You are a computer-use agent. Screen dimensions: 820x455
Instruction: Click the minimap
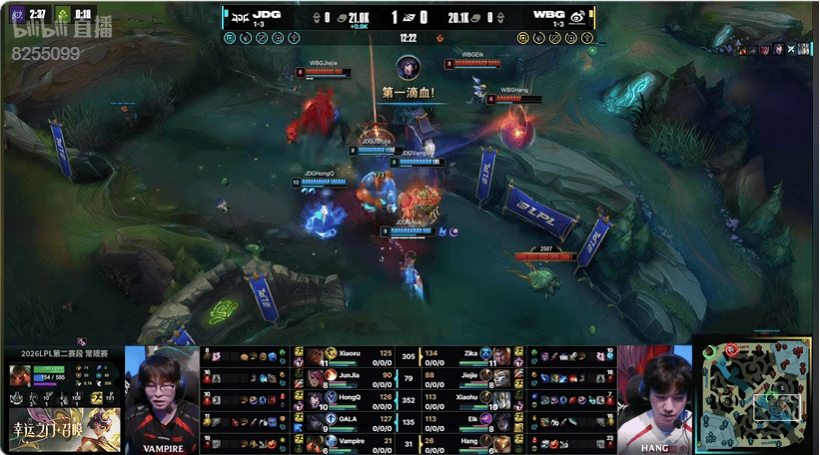click(754, 394)
